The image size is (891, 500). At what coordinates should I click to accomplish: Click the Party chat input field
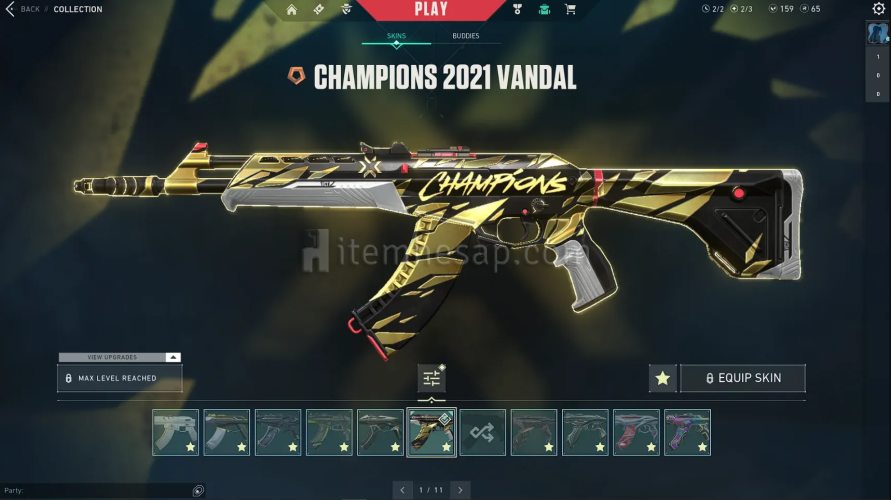click(x=95, y=491)
